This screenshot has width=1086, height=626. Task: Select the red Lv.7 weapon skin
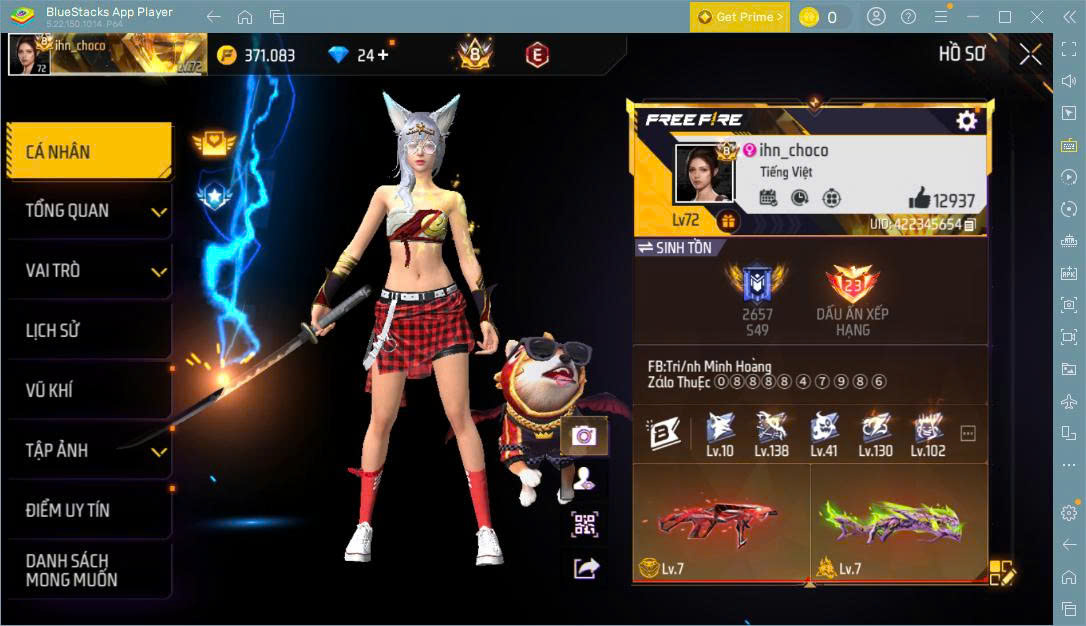click(x=720, y=523)
